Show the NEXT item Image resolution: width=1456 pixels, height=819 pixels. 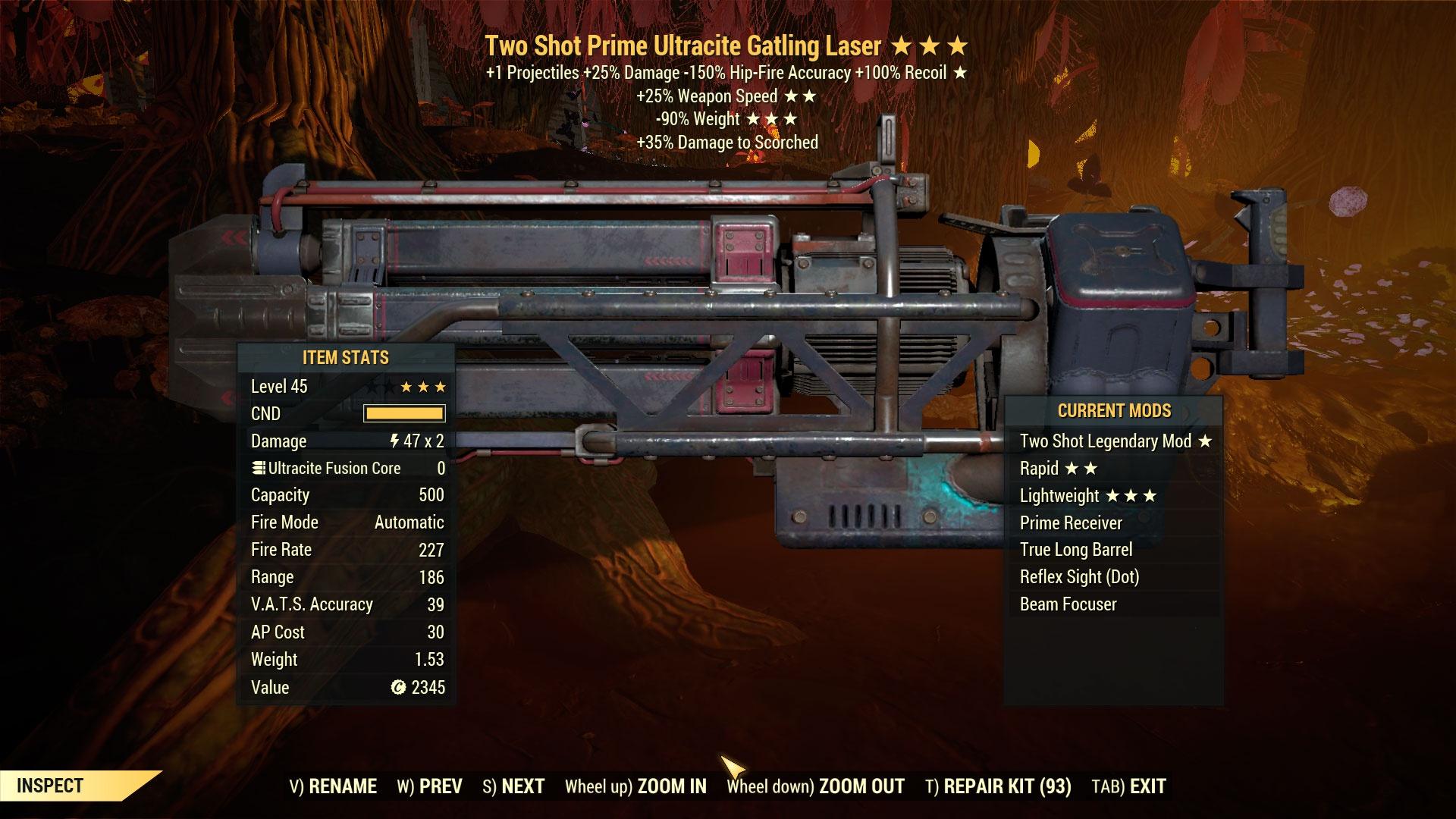point(513,786)
